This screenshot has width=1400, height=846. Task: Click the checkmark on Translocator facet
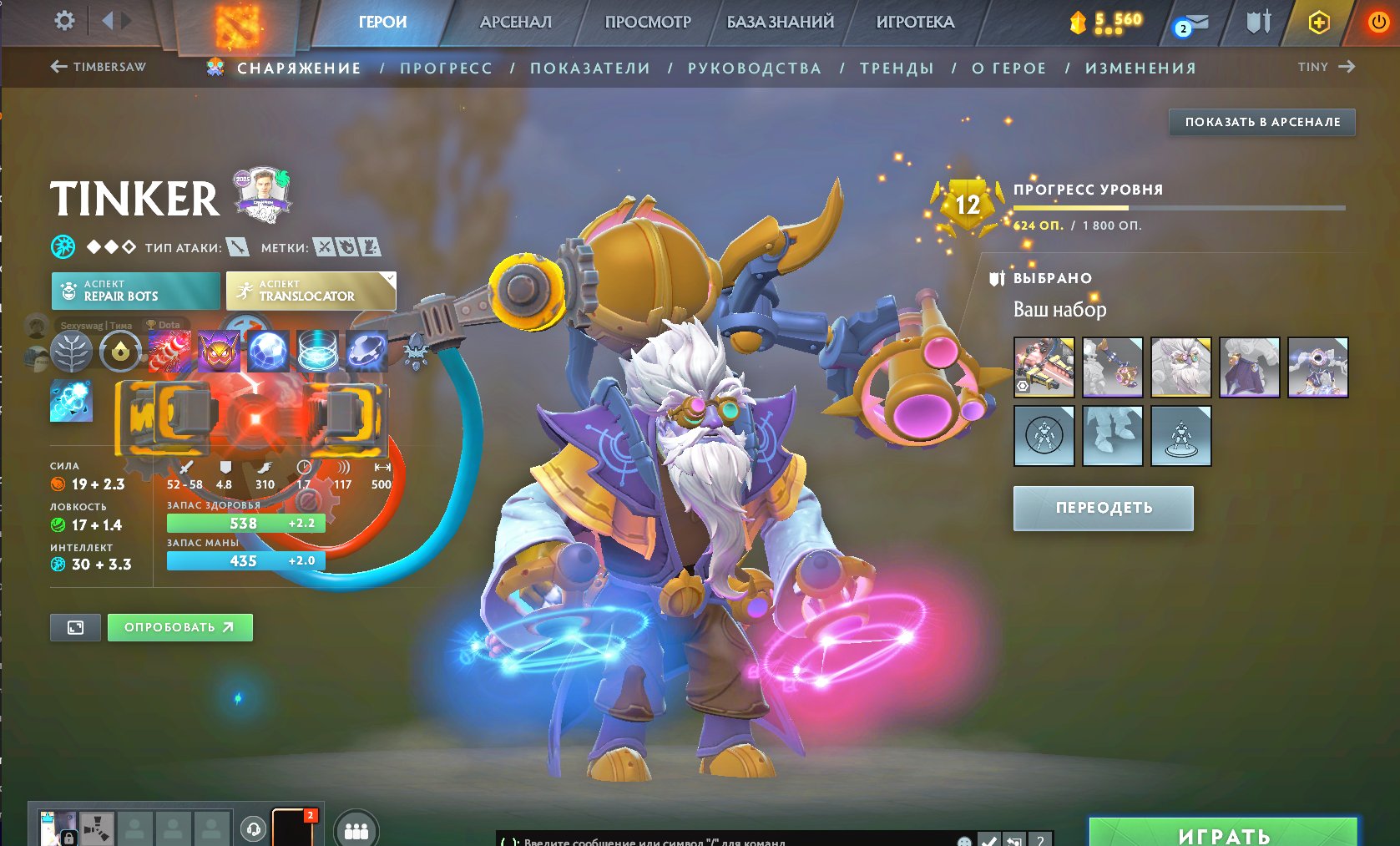[389, 276]
